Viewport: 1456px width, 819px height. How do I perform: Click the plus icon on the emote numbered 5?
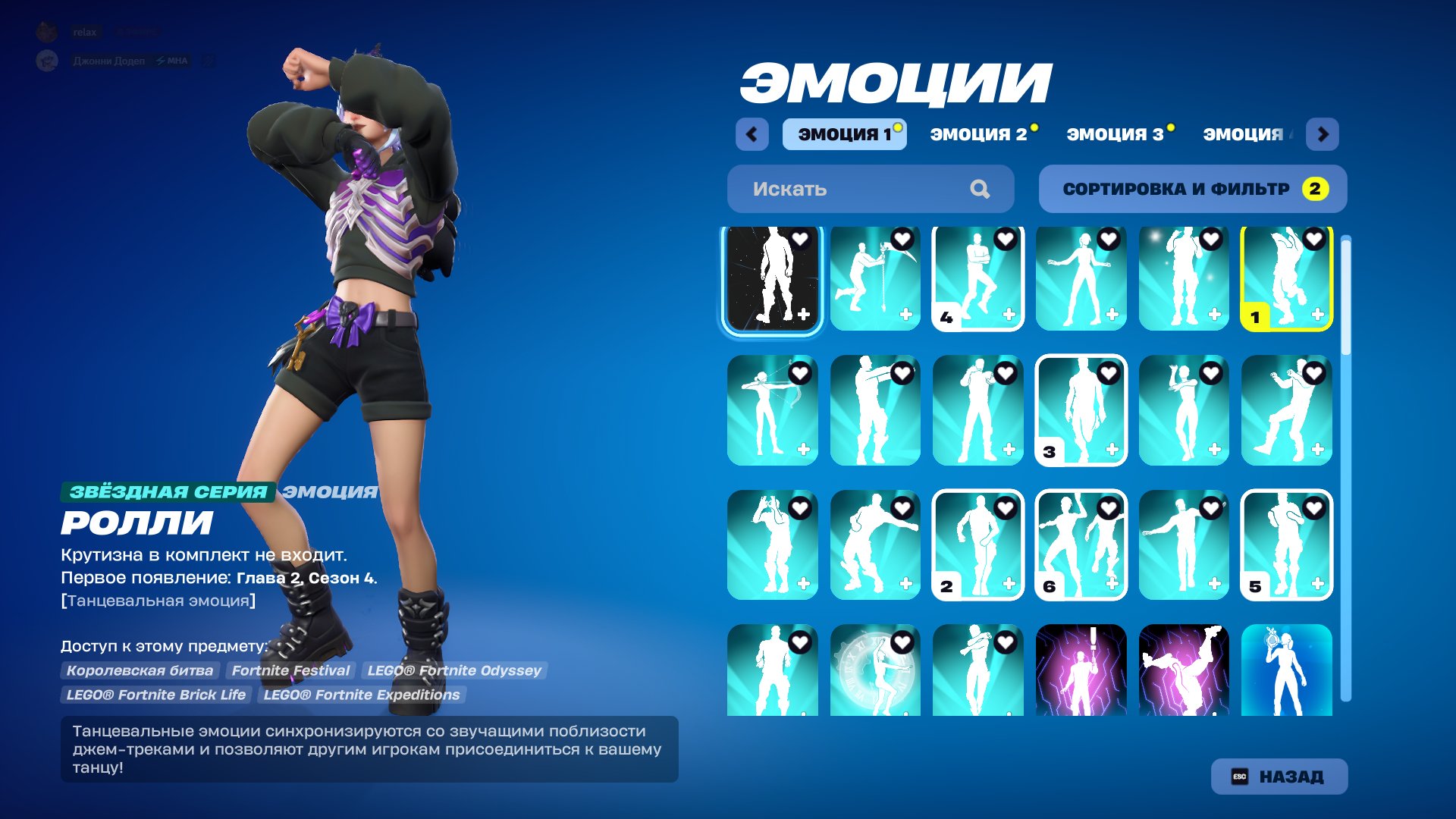tap(1316, 584)
